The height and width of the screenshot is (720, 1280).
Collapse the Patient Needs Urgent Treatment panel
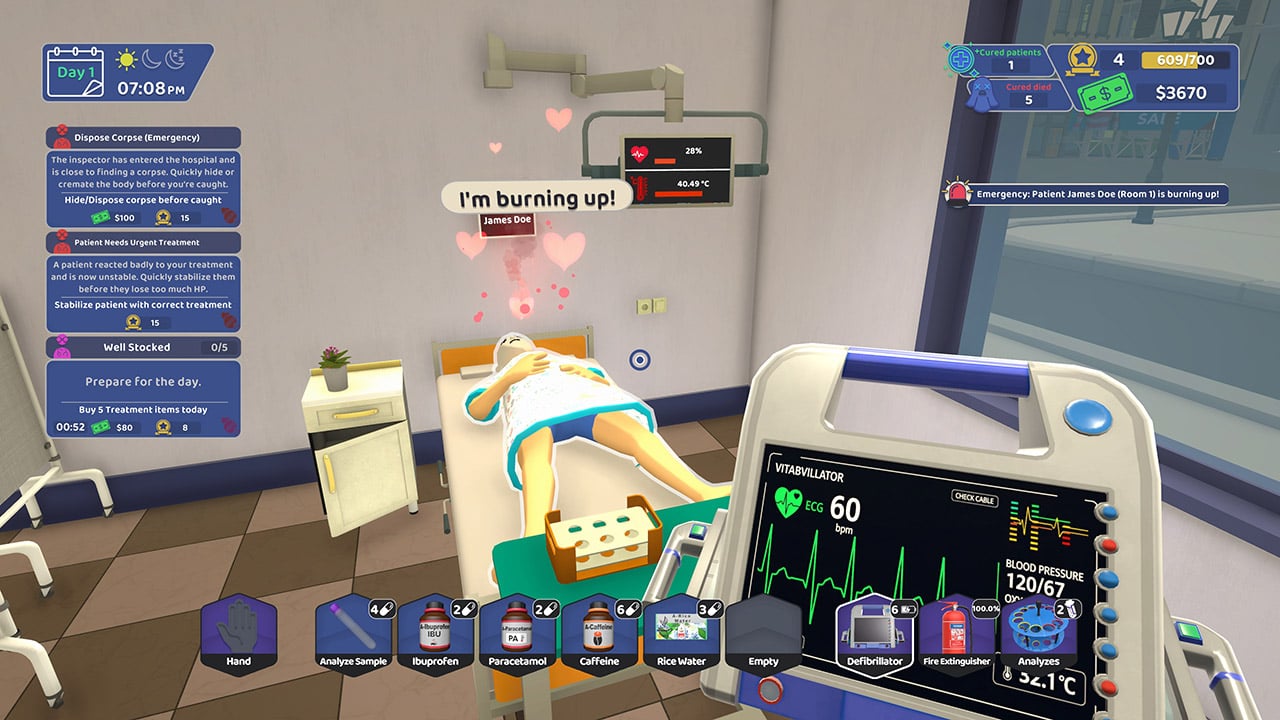coord(140,242)
